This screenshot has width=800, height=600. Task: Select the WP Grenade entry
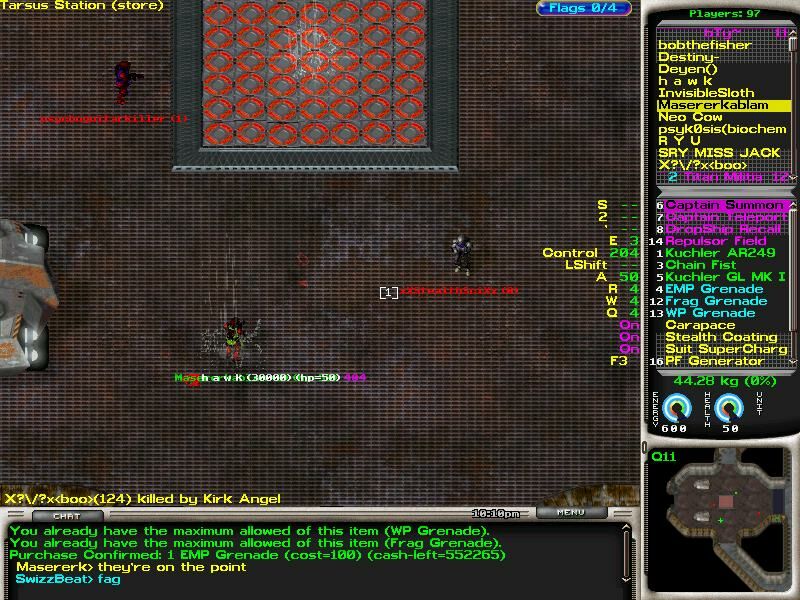pyautogui.click(x=710, y=313)
